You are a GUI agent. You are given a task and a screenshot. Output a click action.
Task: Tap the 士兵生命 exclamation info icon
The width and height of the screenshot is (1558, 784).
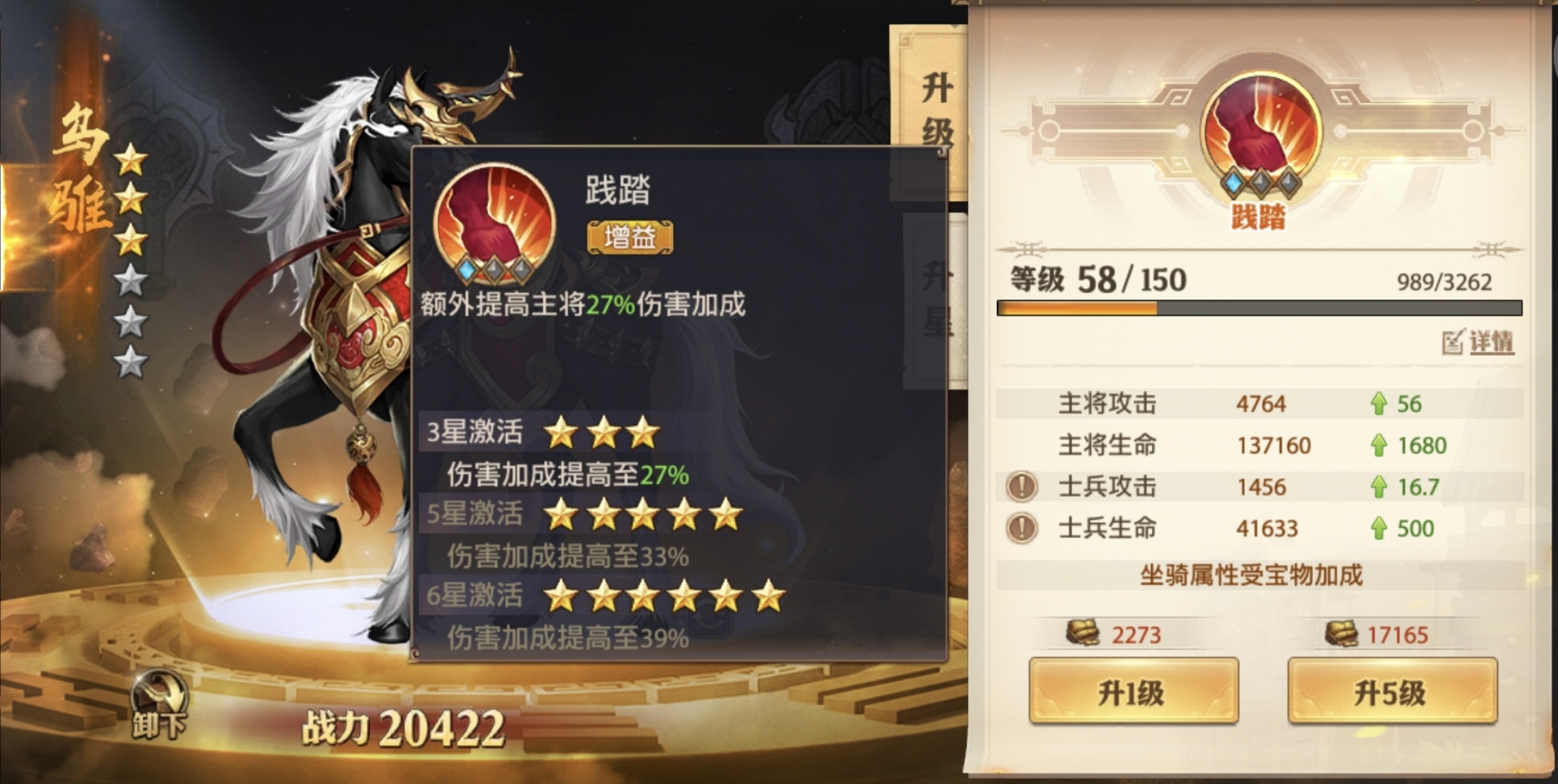click(1022, 528)
